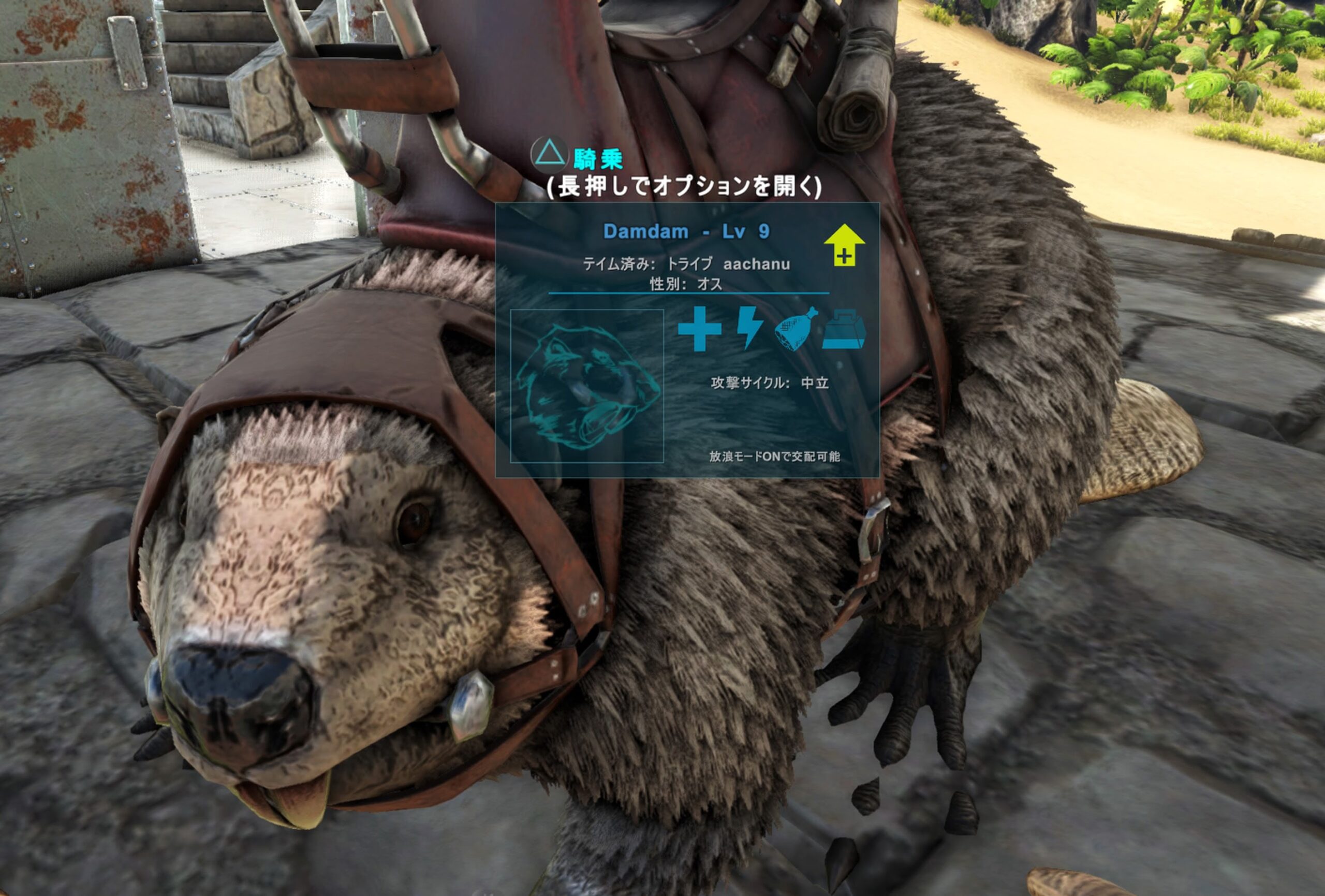Select the food meat leg icon
1325x896 pixels.
tap(796, 329)
